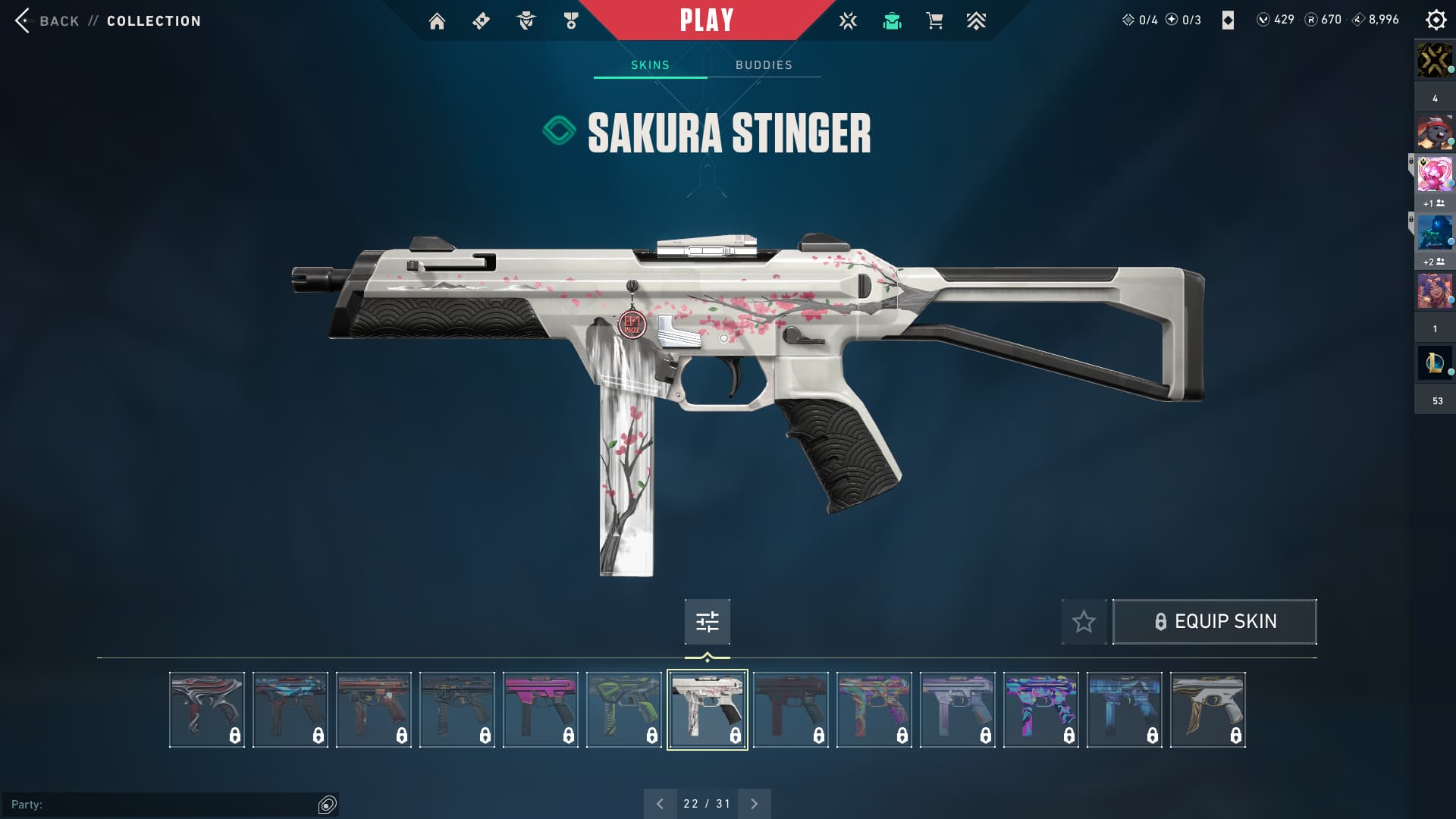Screen dimensions: 1456x819
Task: Equip the Sakura Stinger skin
Action: [1214, 622]
